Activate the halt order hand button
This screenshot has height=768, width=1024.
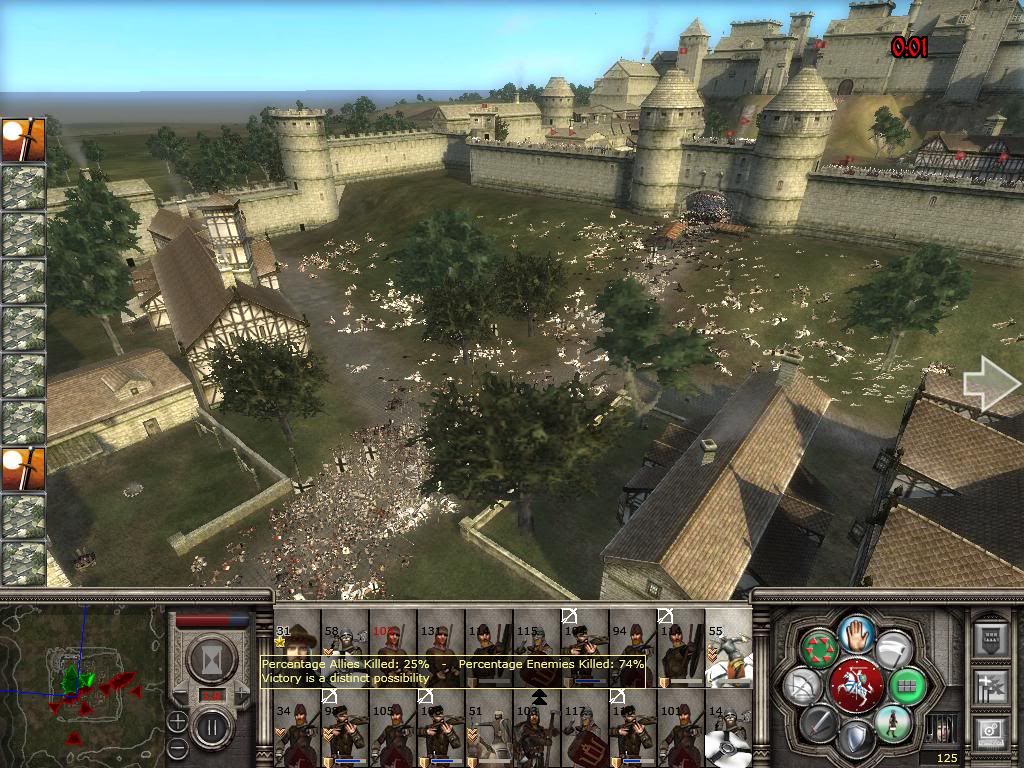click(857, 634)
